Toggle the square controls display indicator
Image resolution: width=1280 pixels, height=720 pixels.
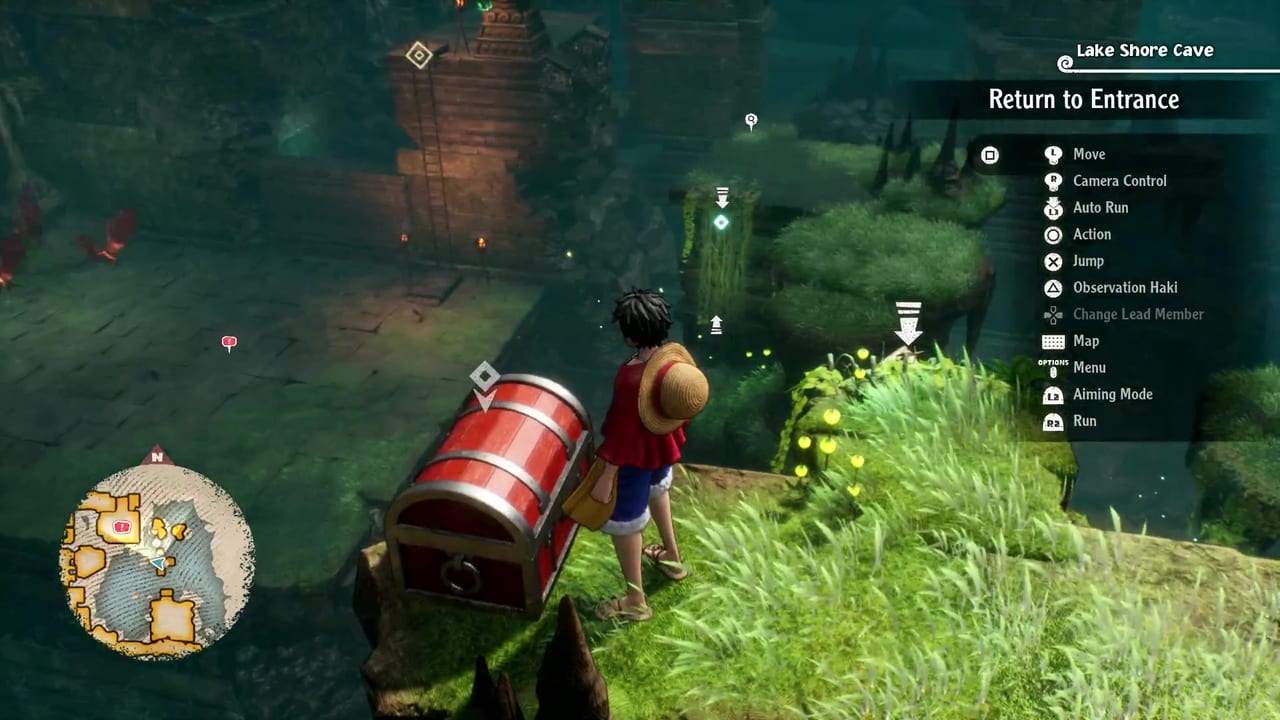click(990, 155)
